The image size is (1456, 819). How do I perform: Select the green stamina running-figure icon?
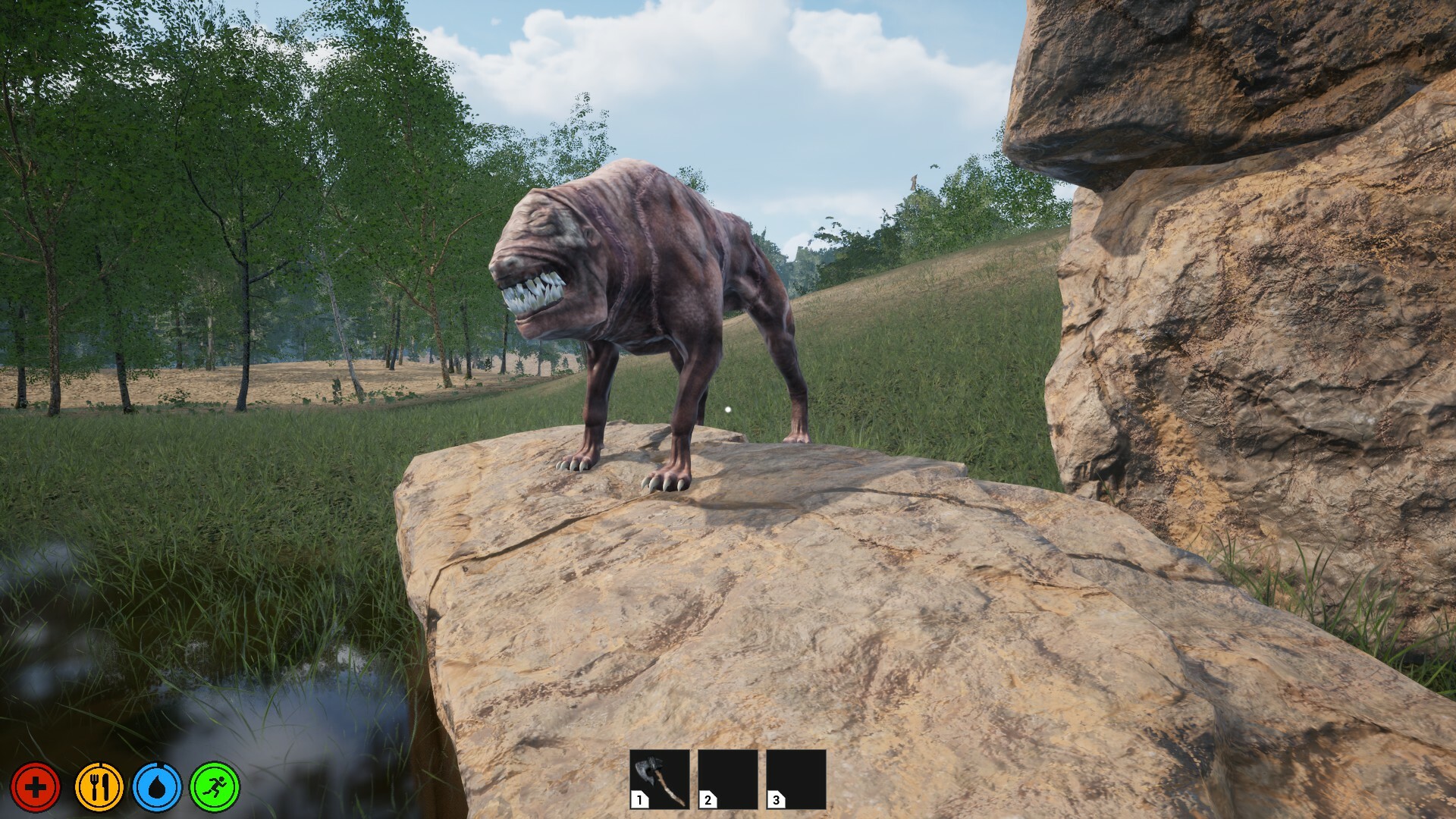217,786
